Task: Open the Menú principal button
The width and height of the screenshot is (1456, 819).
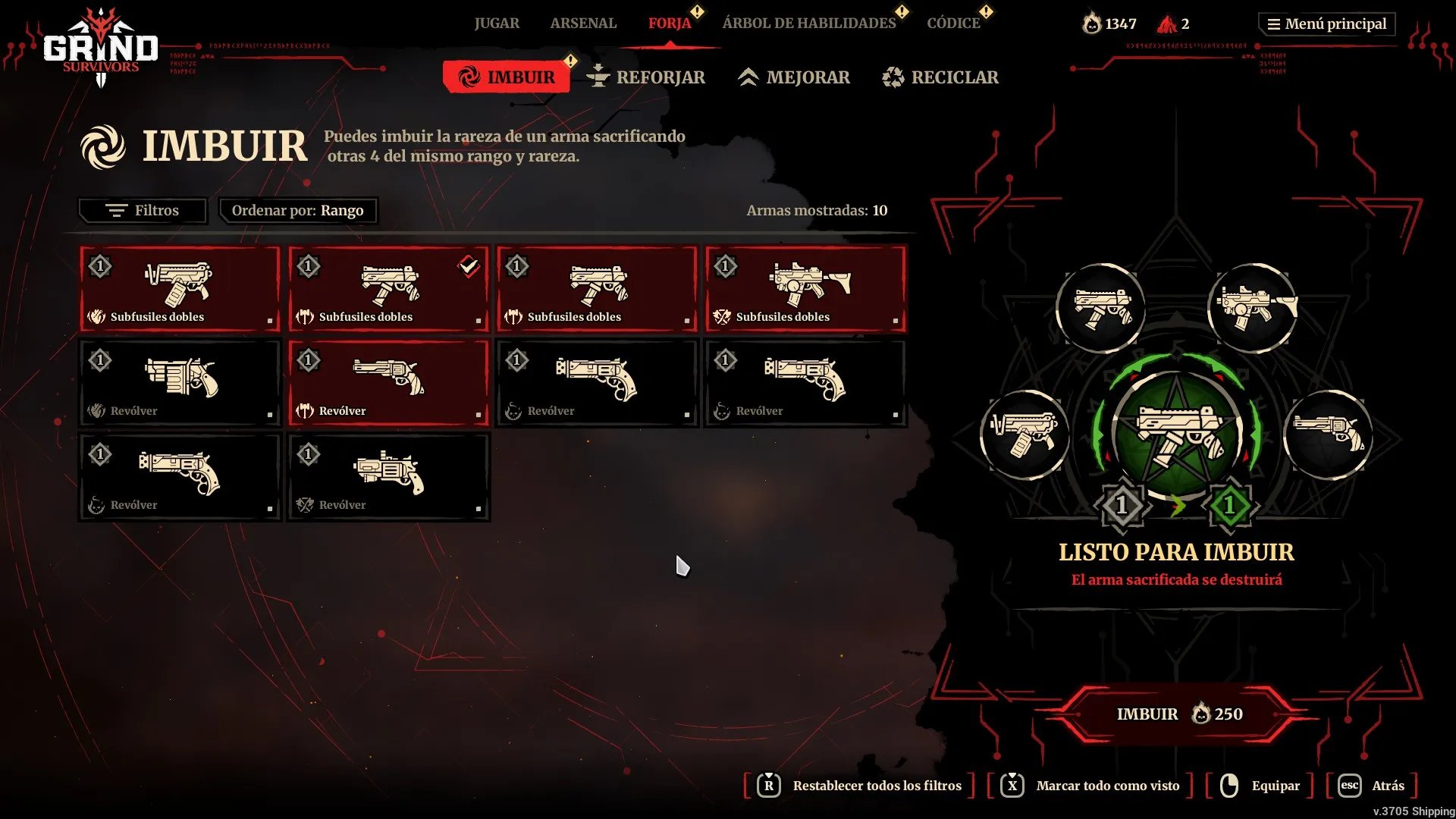Action: [1327, 24]
